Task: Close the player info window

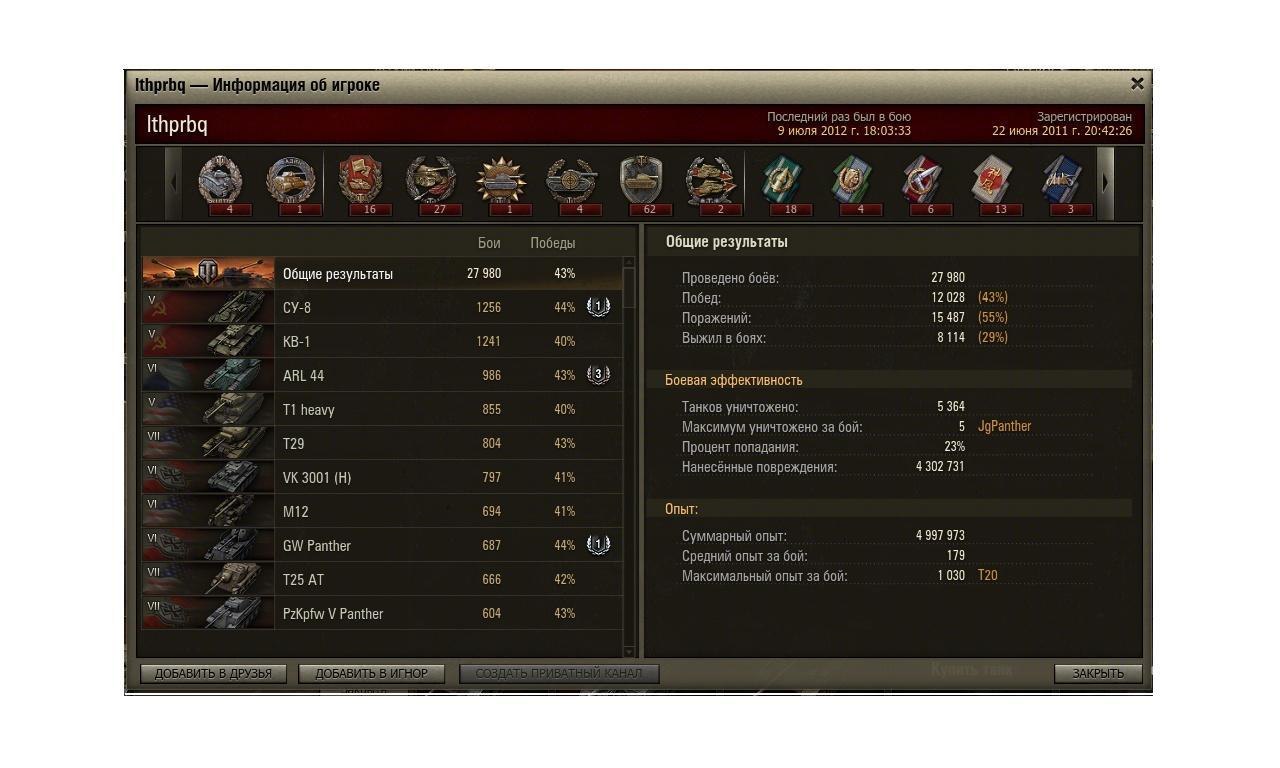Action: (1136, 84)
